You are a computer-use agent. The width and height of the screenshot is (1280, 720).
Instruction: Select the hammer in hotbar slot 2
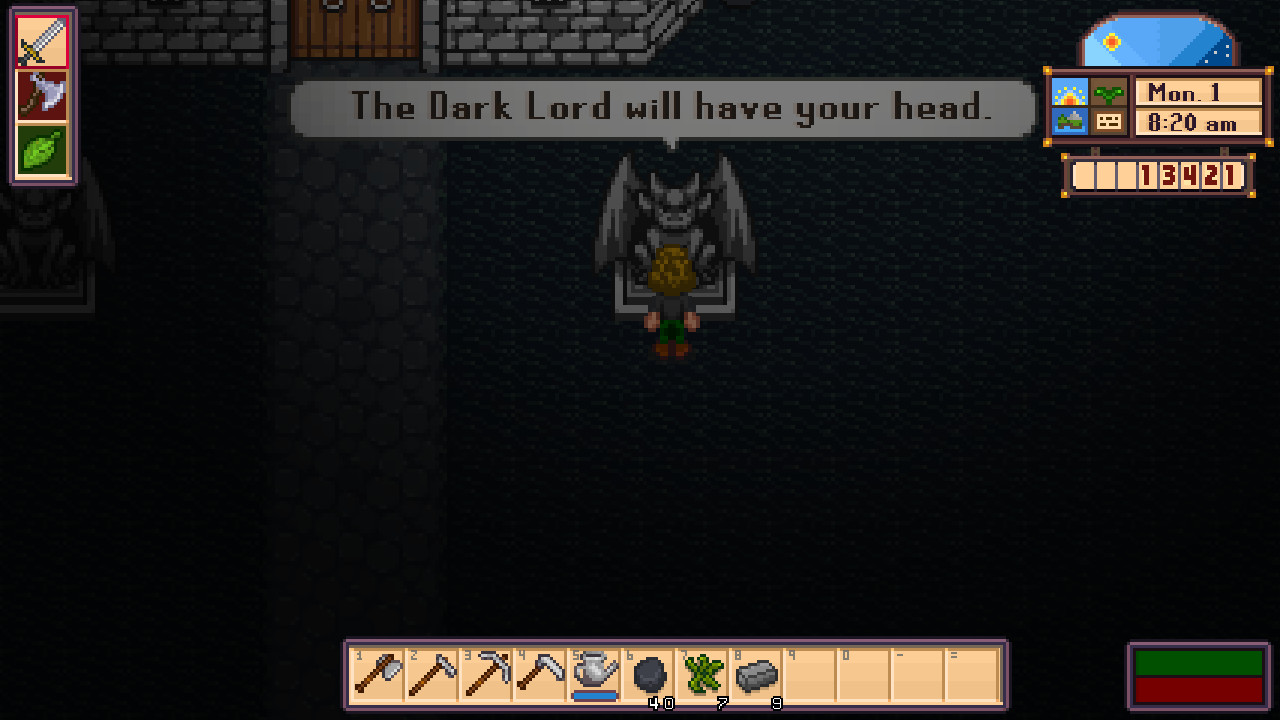431,675
